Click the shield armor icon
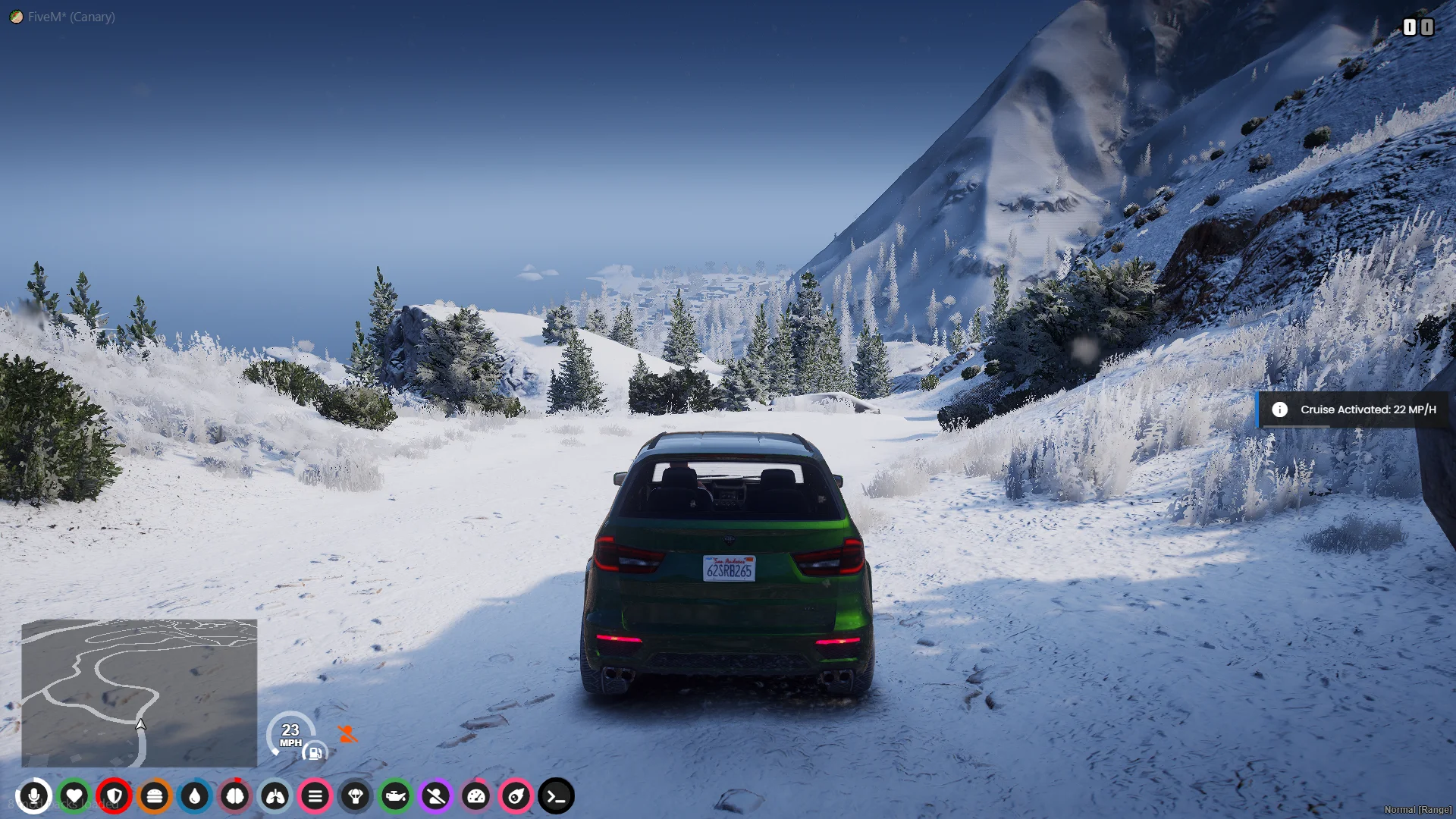This screenshot has width=1456, height=819. pos(115,796)
